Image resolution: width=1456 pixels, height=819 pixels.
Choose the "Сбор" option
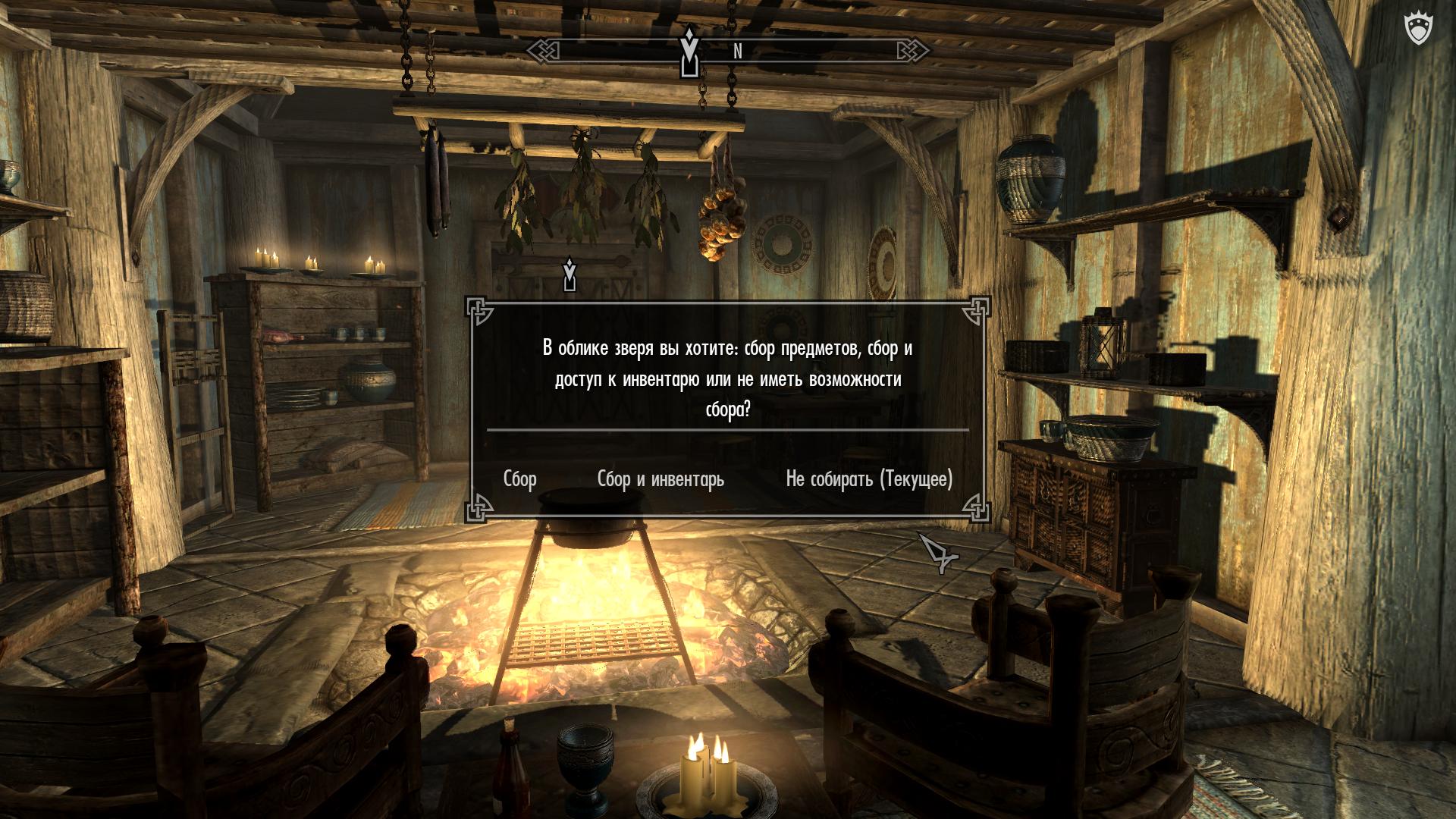pos(520,479)
